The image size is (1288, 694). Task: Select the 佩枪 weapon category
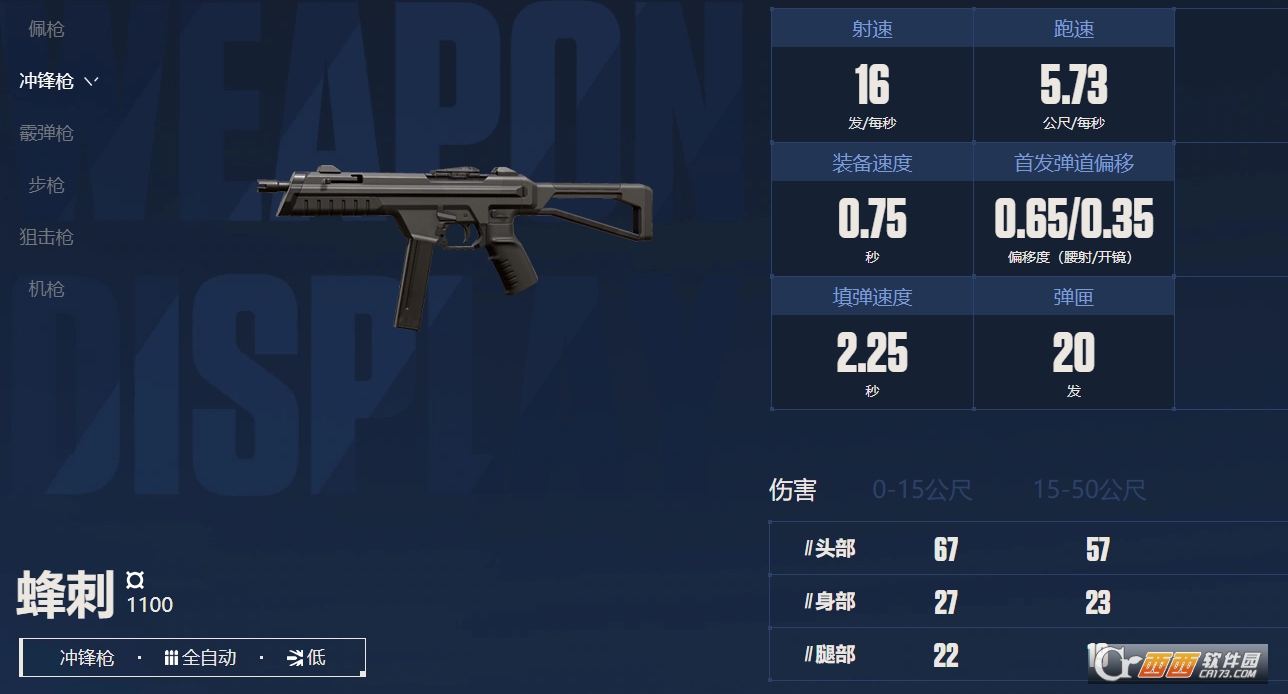[x=46, y=29]
